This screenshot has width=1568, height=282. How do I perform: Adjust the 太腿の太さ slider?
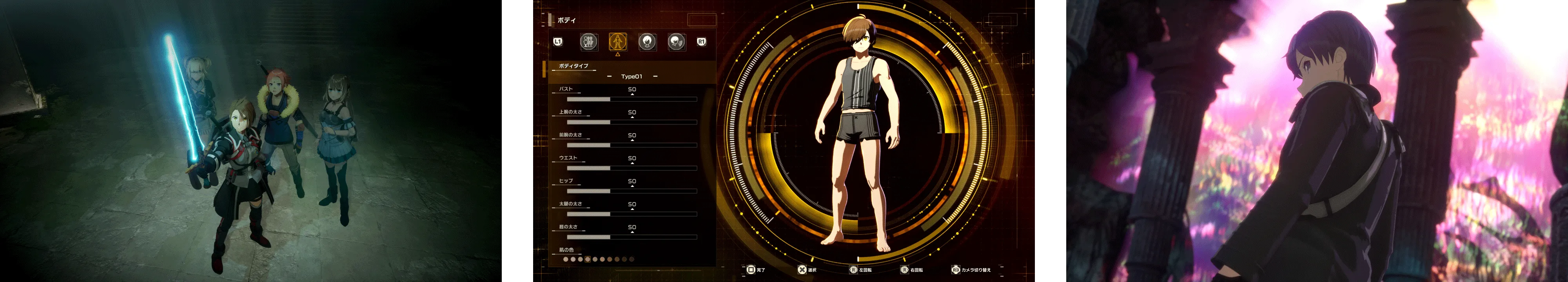(631, 214)
